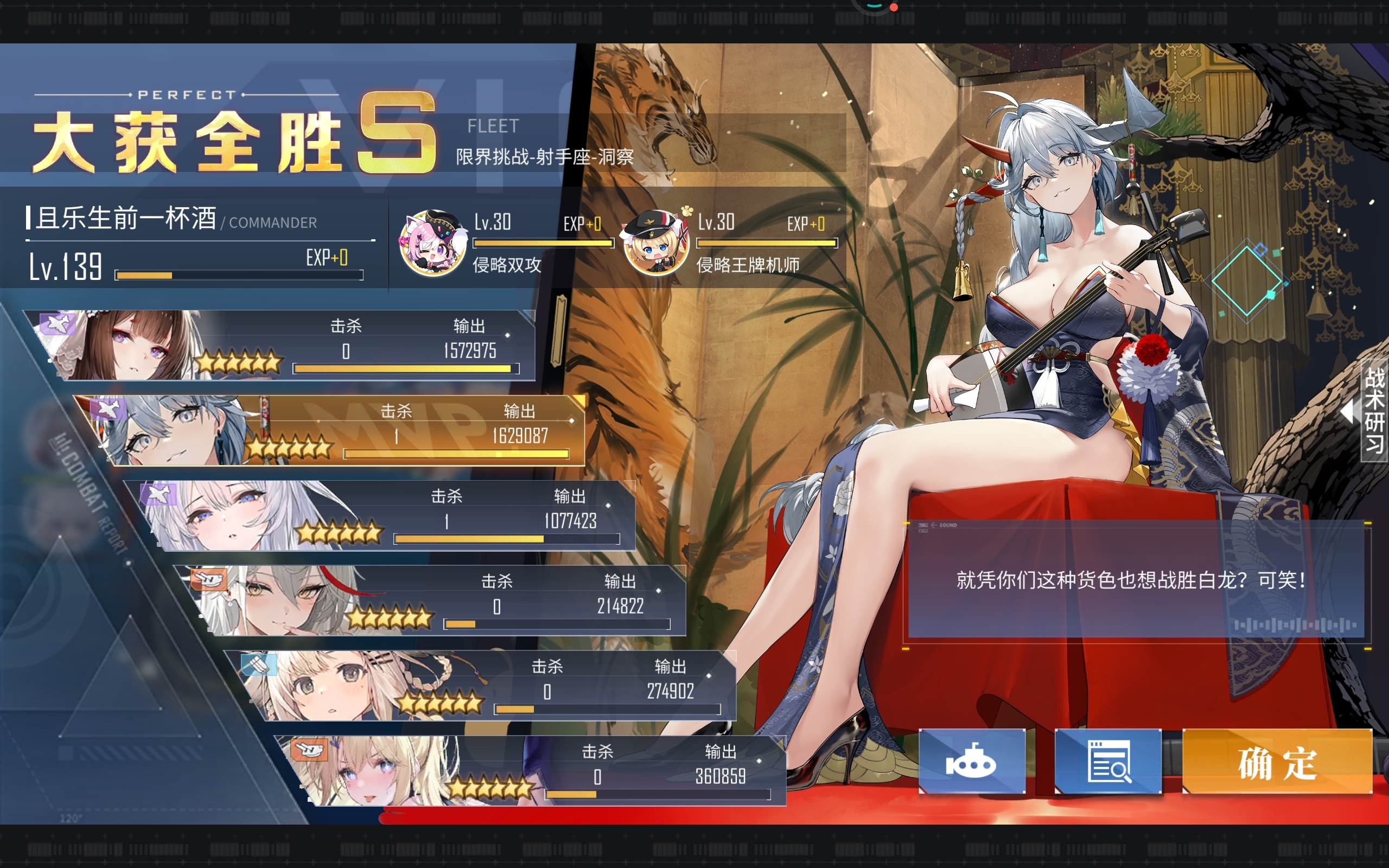The height and width of the screenshot is (868, 1389).
Task: Open the submarine fleet results view
Action: (971, 762)
